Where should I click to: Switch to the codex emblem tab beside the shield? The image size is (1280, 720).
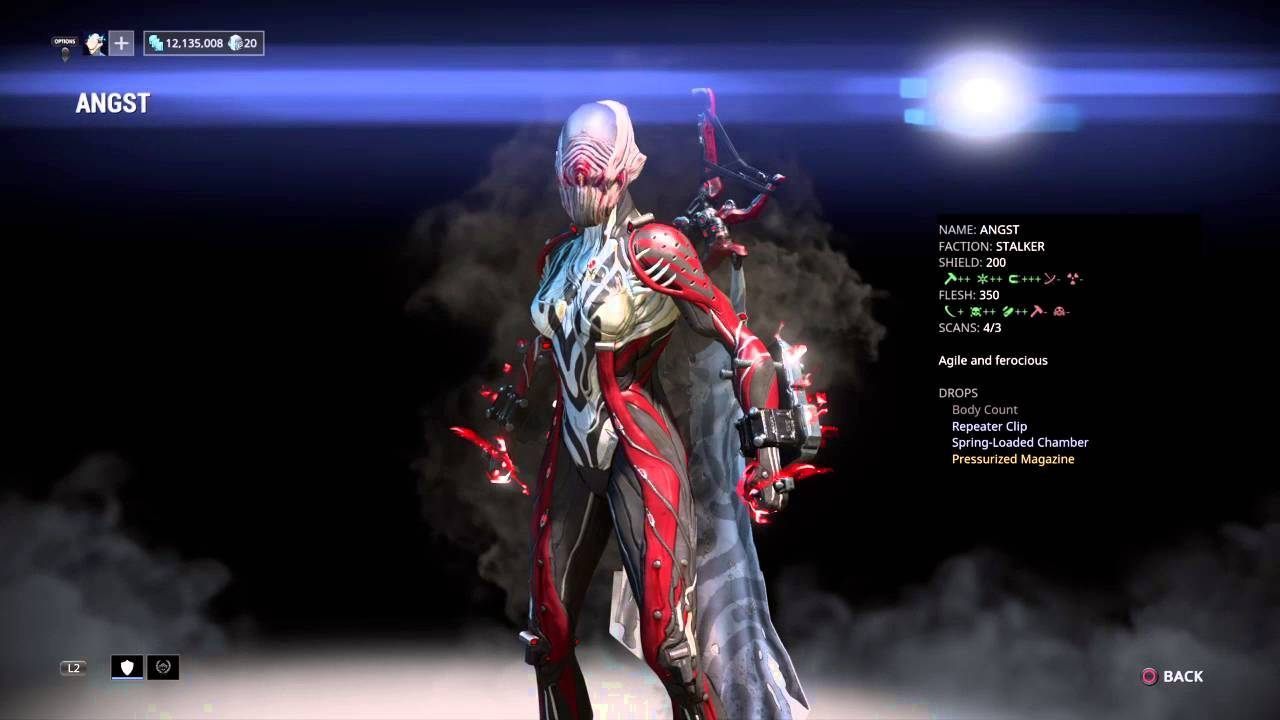click(x=162, y=666)
